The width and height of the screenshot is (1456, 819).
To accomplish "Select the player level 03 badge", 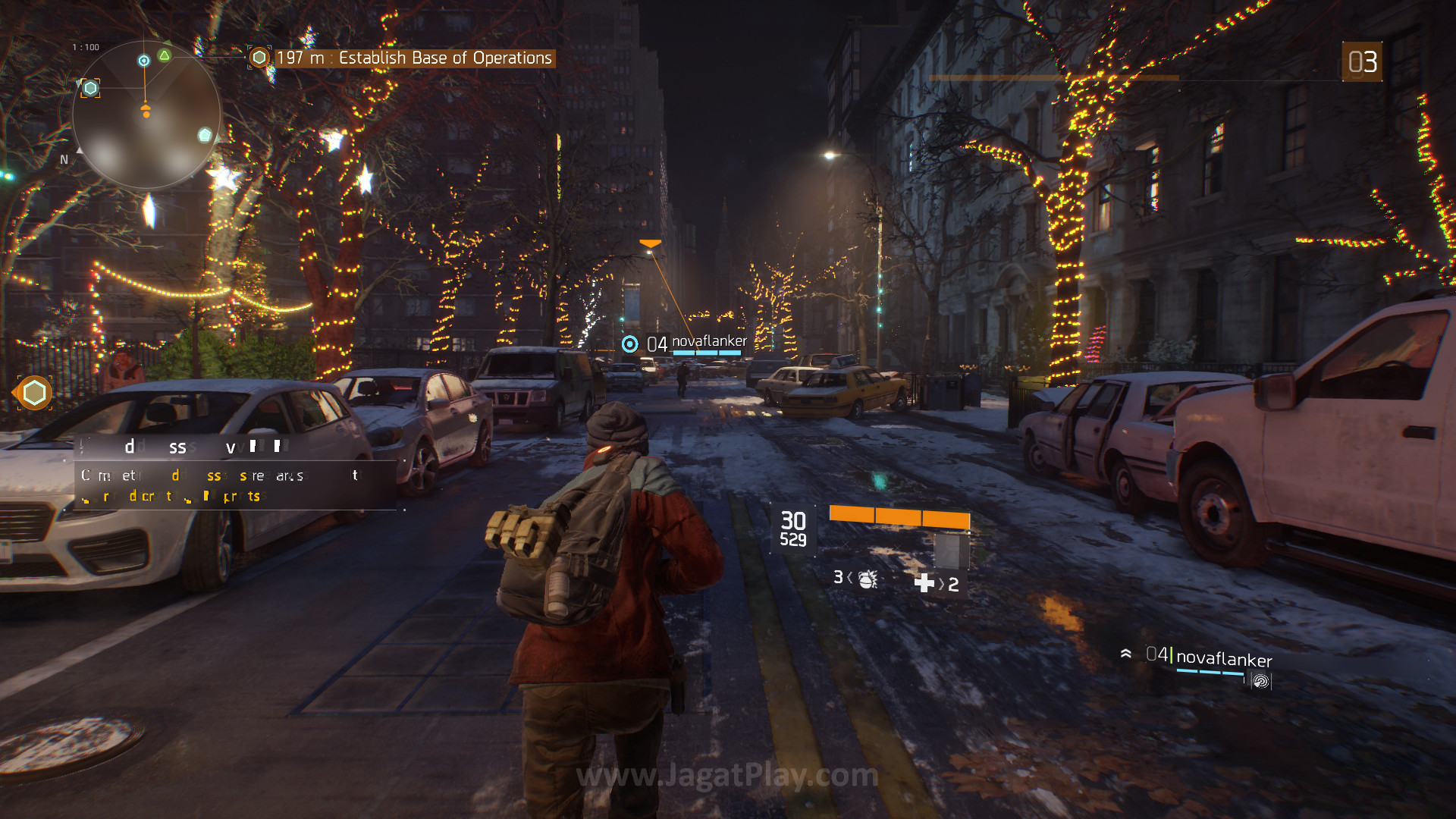I will (x=1362, y=62).
